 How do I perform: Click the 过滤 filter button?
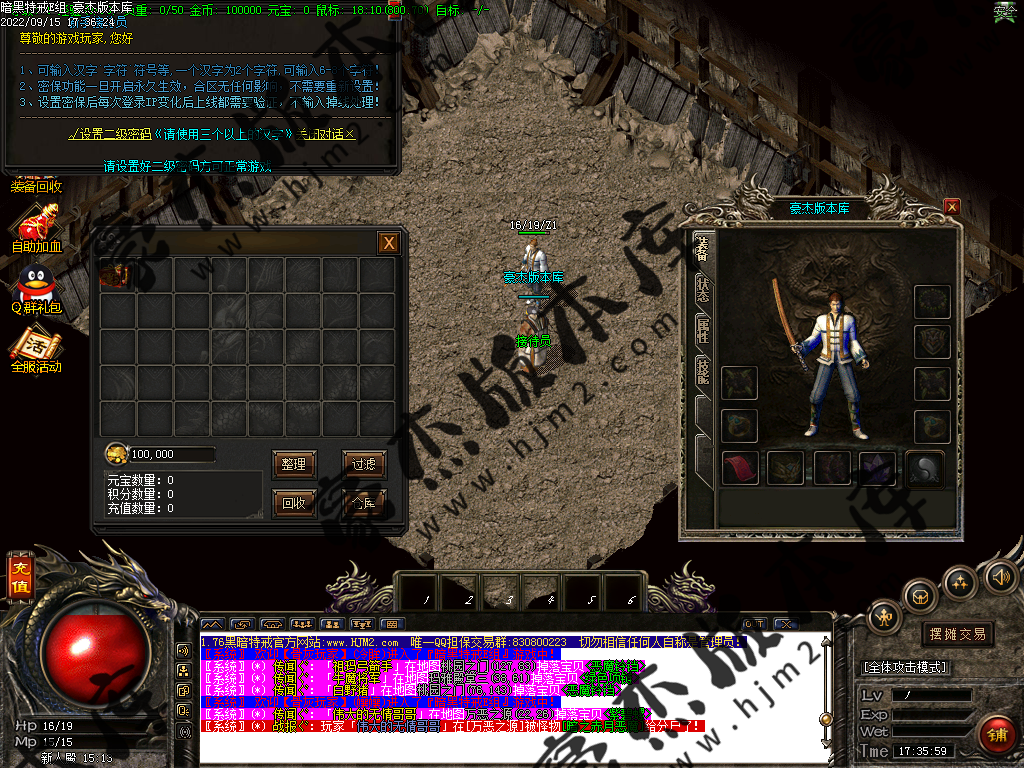(x=363, y=464)
